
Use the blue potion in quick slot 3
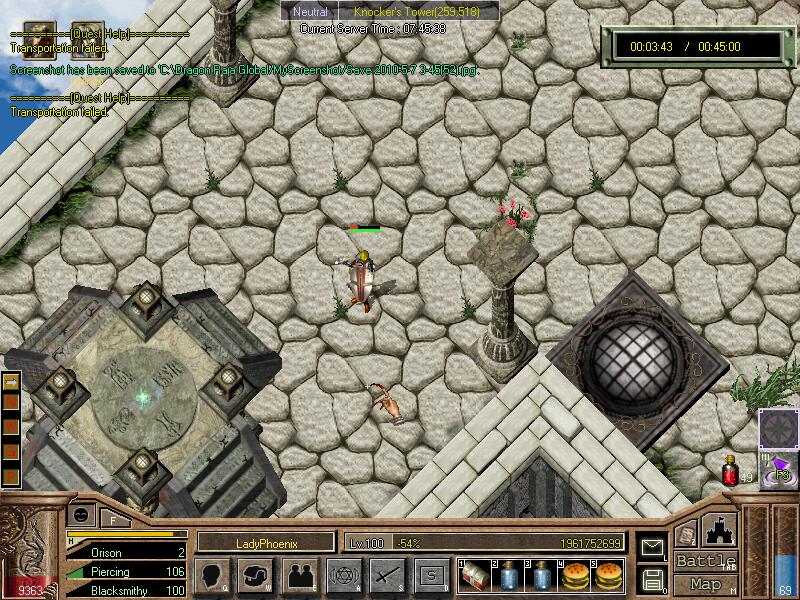(541, 575)
